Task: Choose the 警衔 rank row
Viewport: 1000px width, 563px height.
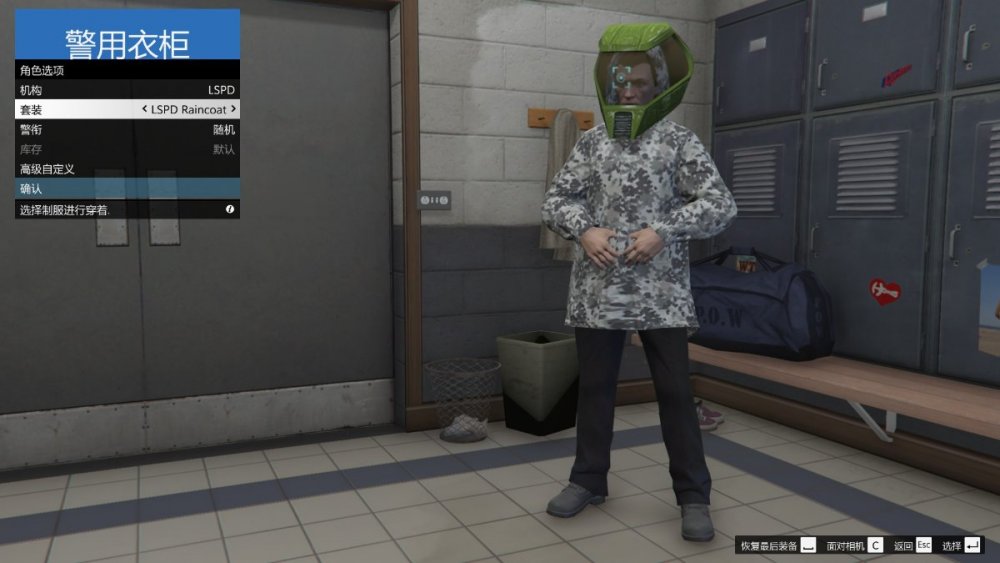Action: [x=127, y=129]
